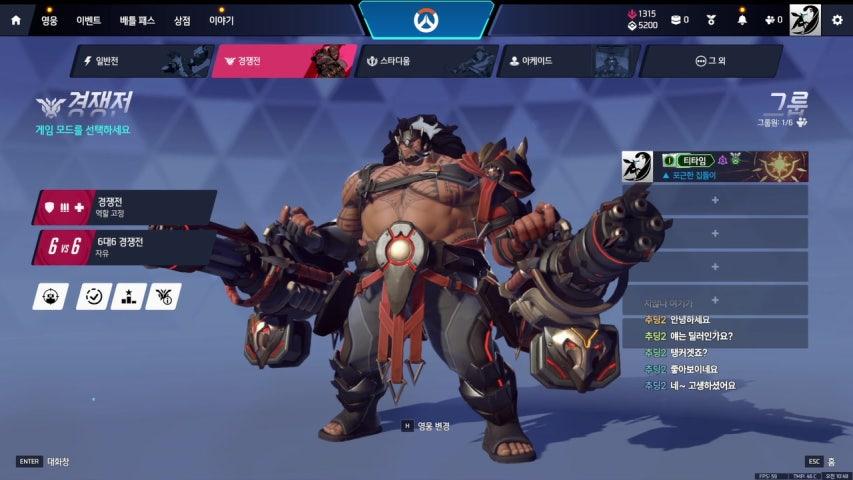
Task: Open the competitive rank info icon
Action: point(163,296)
